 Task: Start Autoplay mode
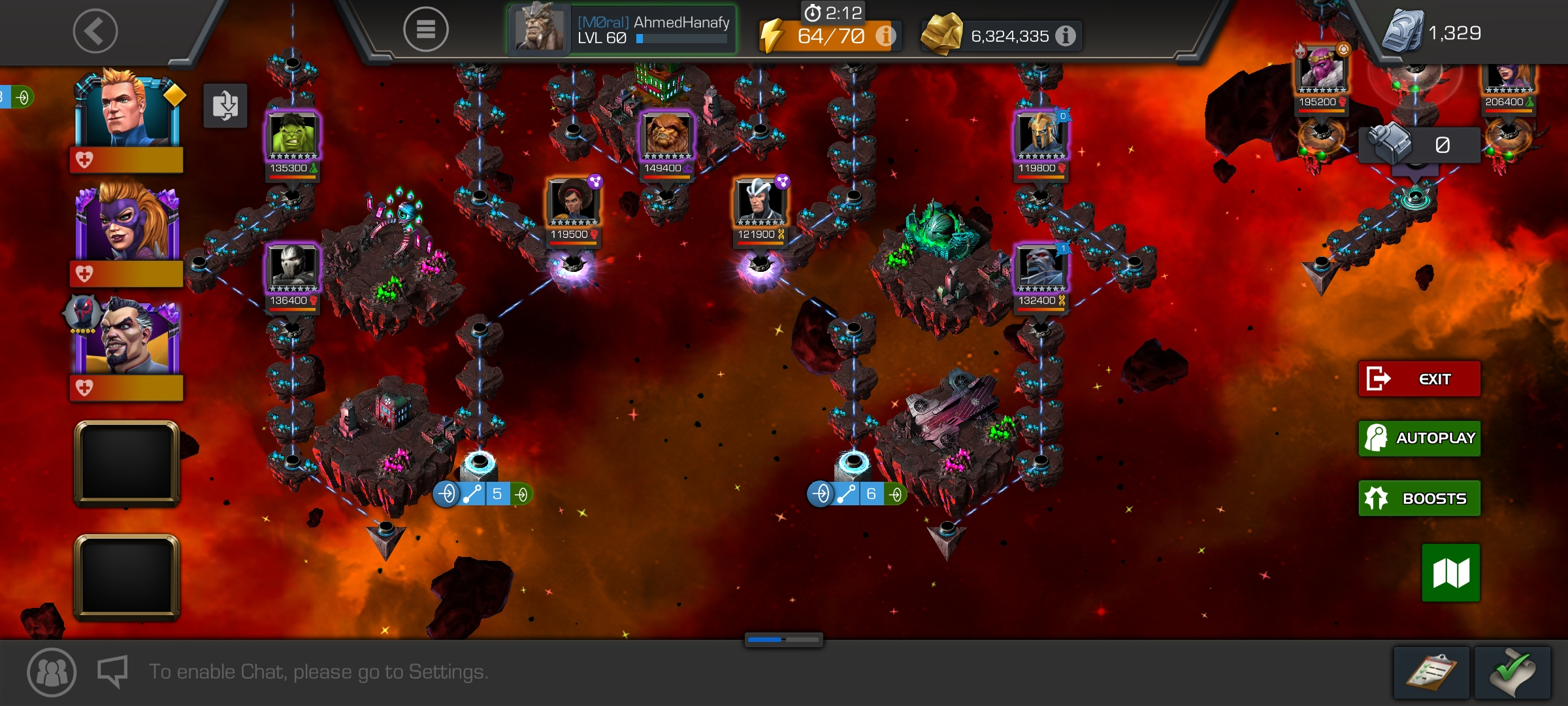(x=1419, y=438)
